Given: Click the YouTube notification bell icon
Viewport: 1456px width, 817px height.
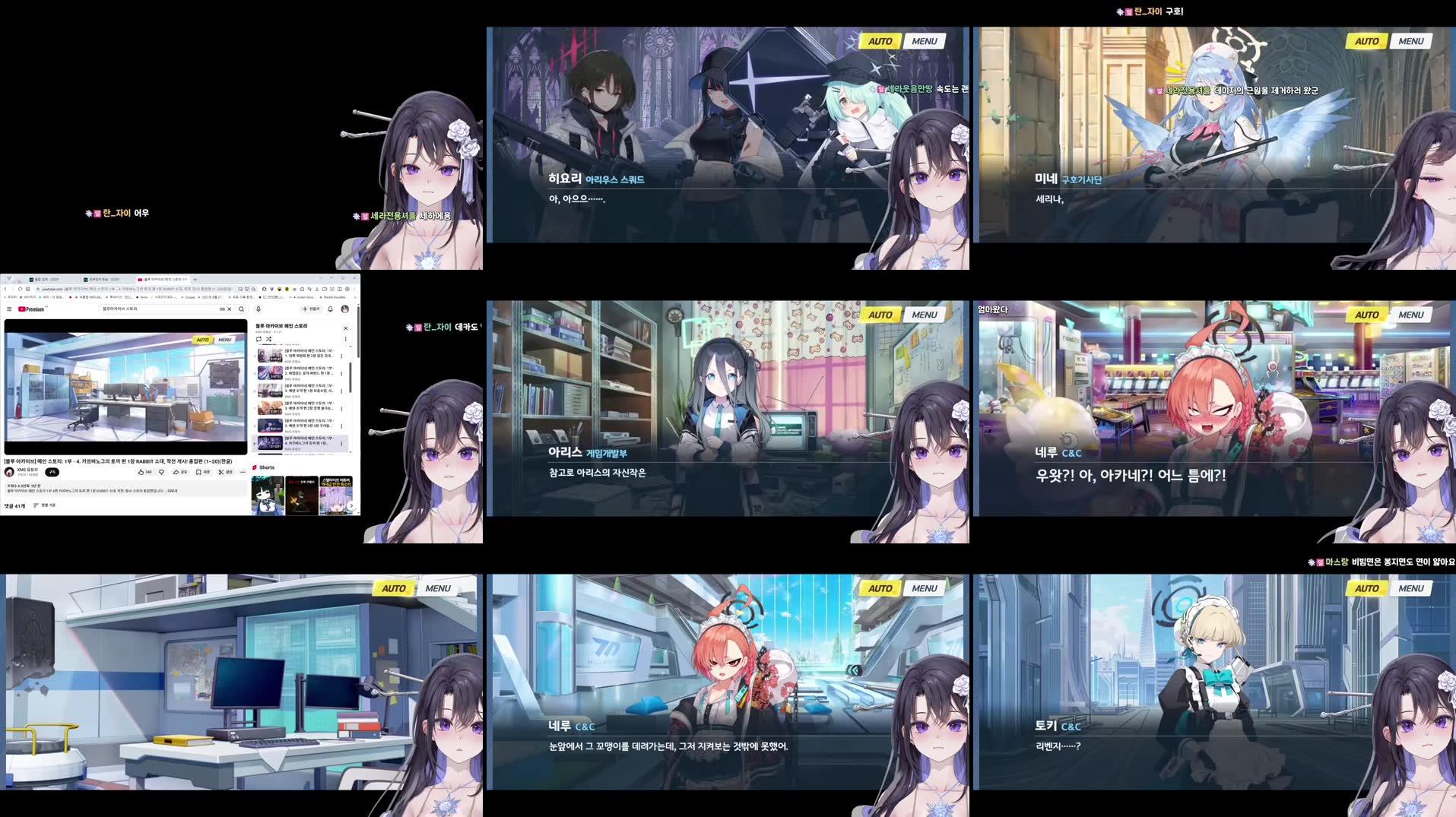Looking at the screenshot, I should click(330, 309).
